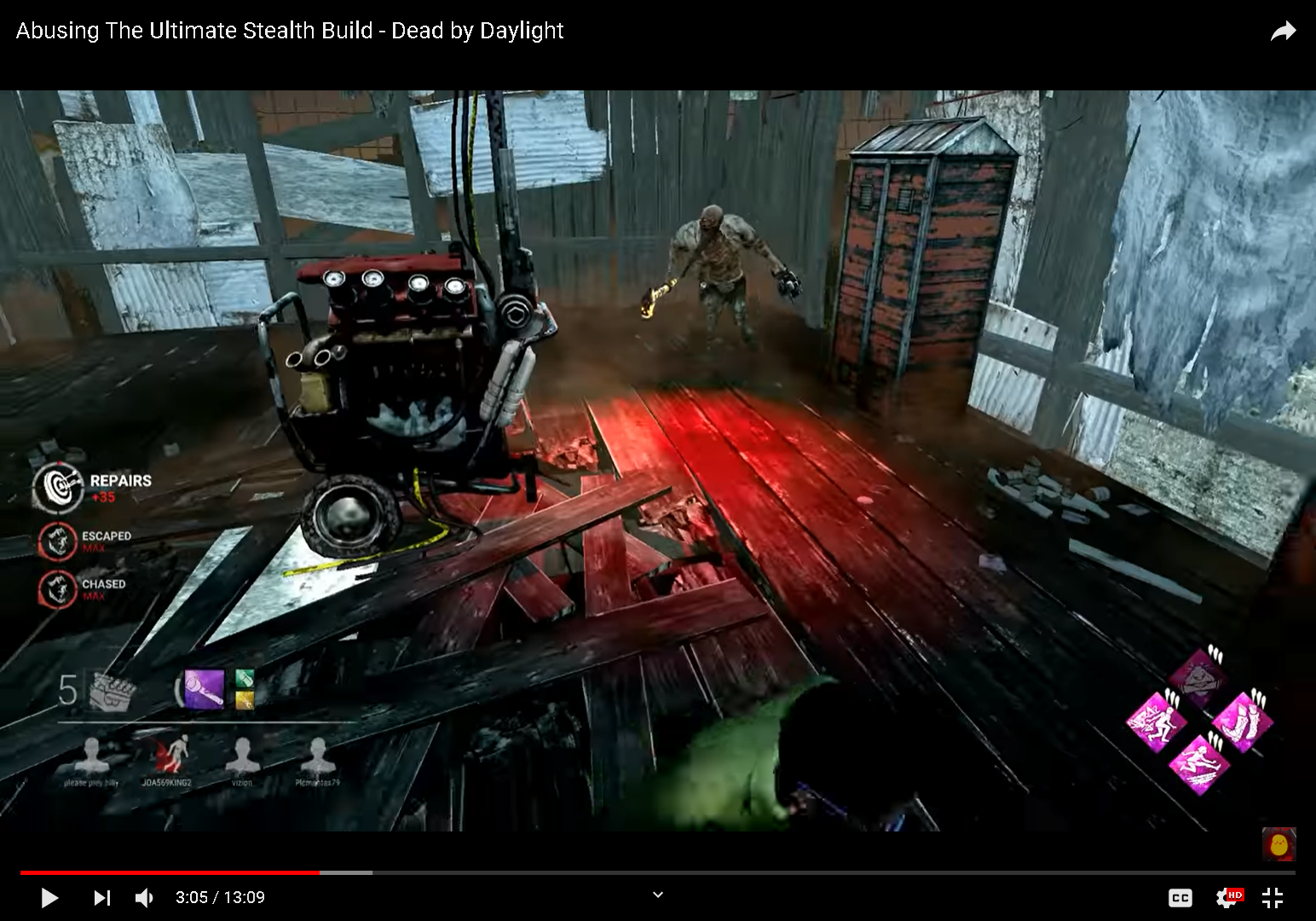The height and width of the screenshot is (921, 1316).
Task: Select the pink boots perk icon
Action: pos(1244,721)
